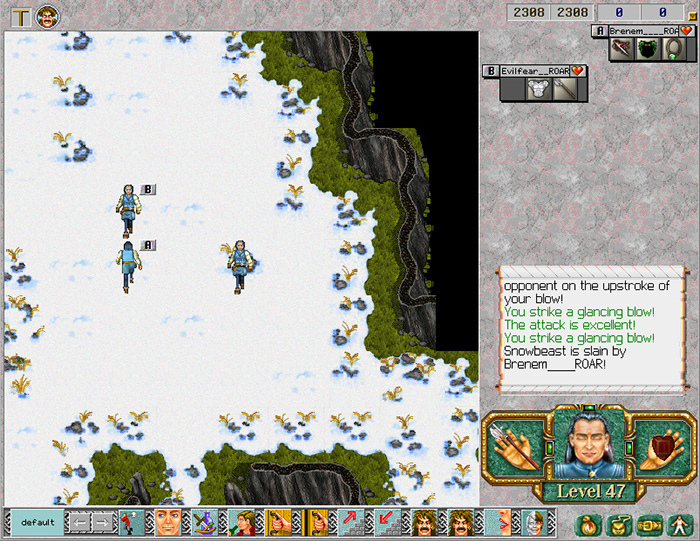Select Brenem's sword equipment slot
700x541 pixels.
coord(622,49)
